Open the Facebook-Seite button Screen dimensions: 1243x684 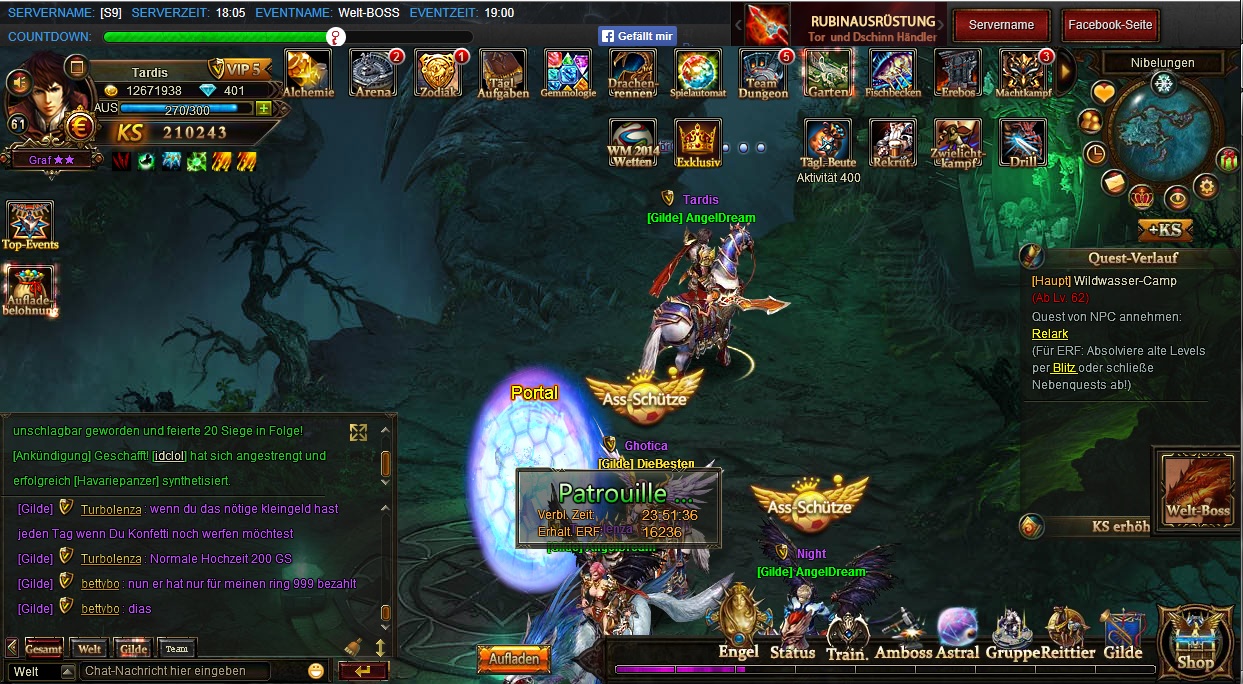click(x=1110, y=25)
